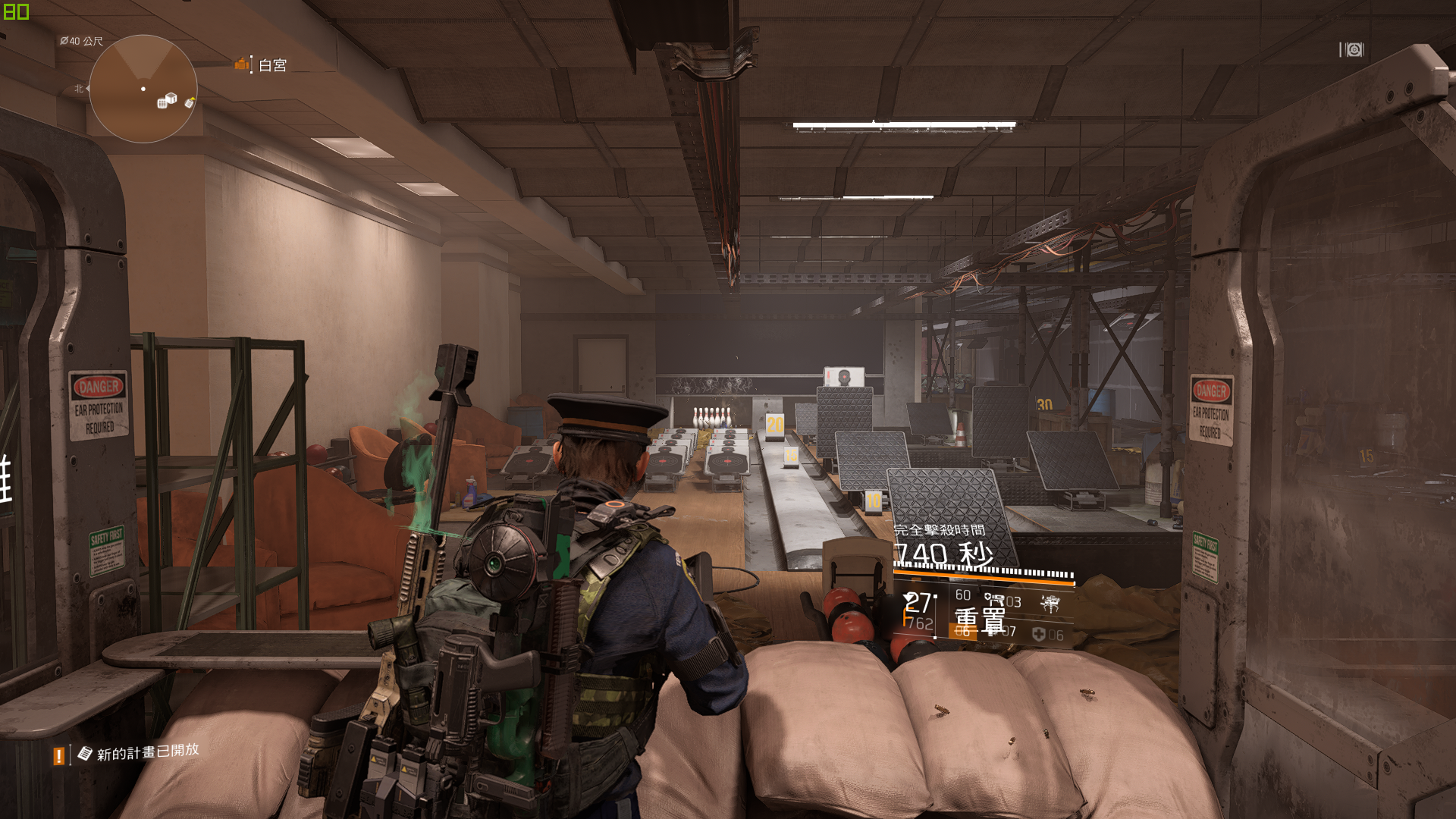
Task: Use the armor kit shield icon
Action: click(x=1038, y=635)
